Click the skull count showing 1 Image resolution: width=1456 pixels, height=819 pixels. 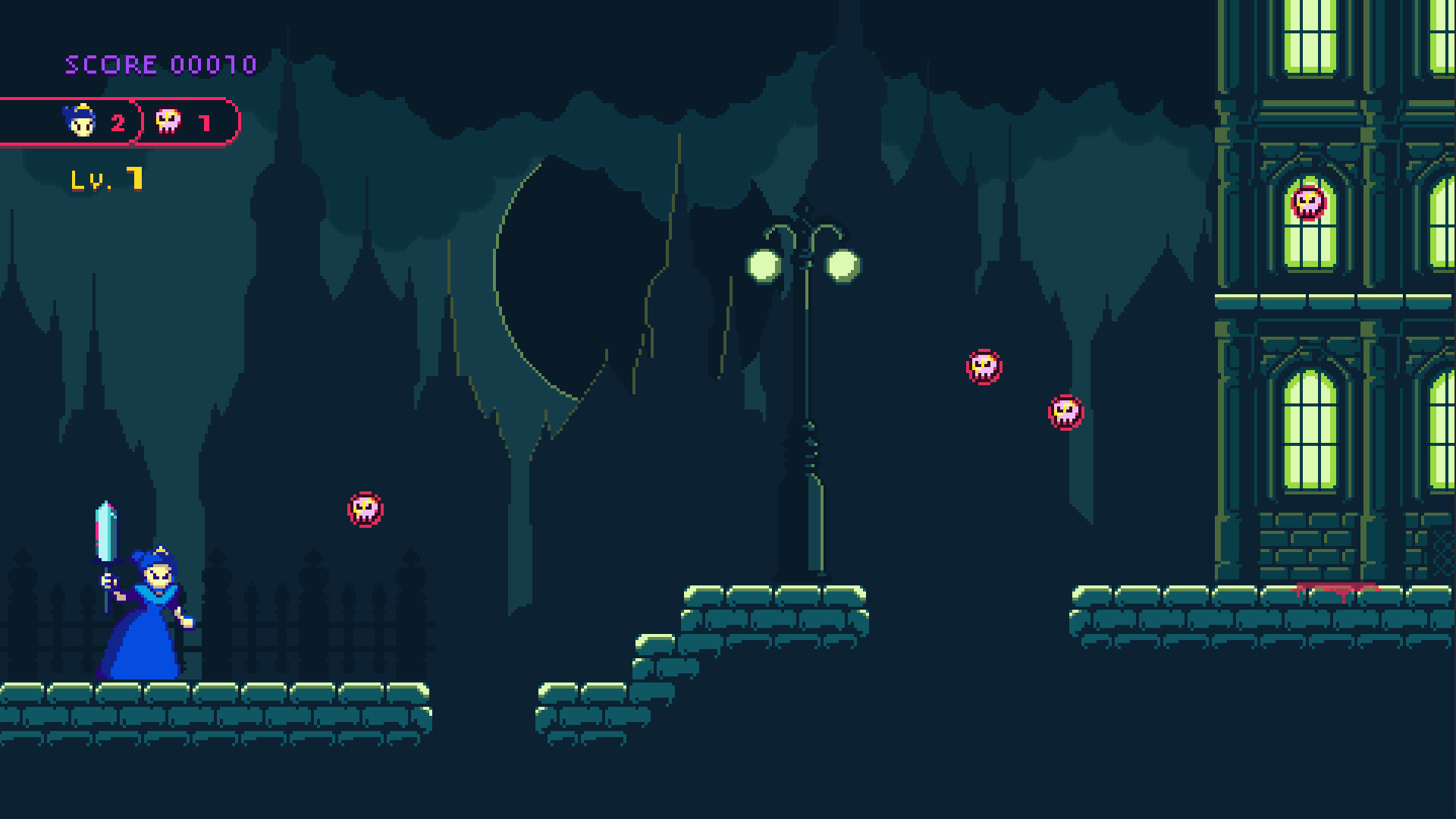(205, 121)
